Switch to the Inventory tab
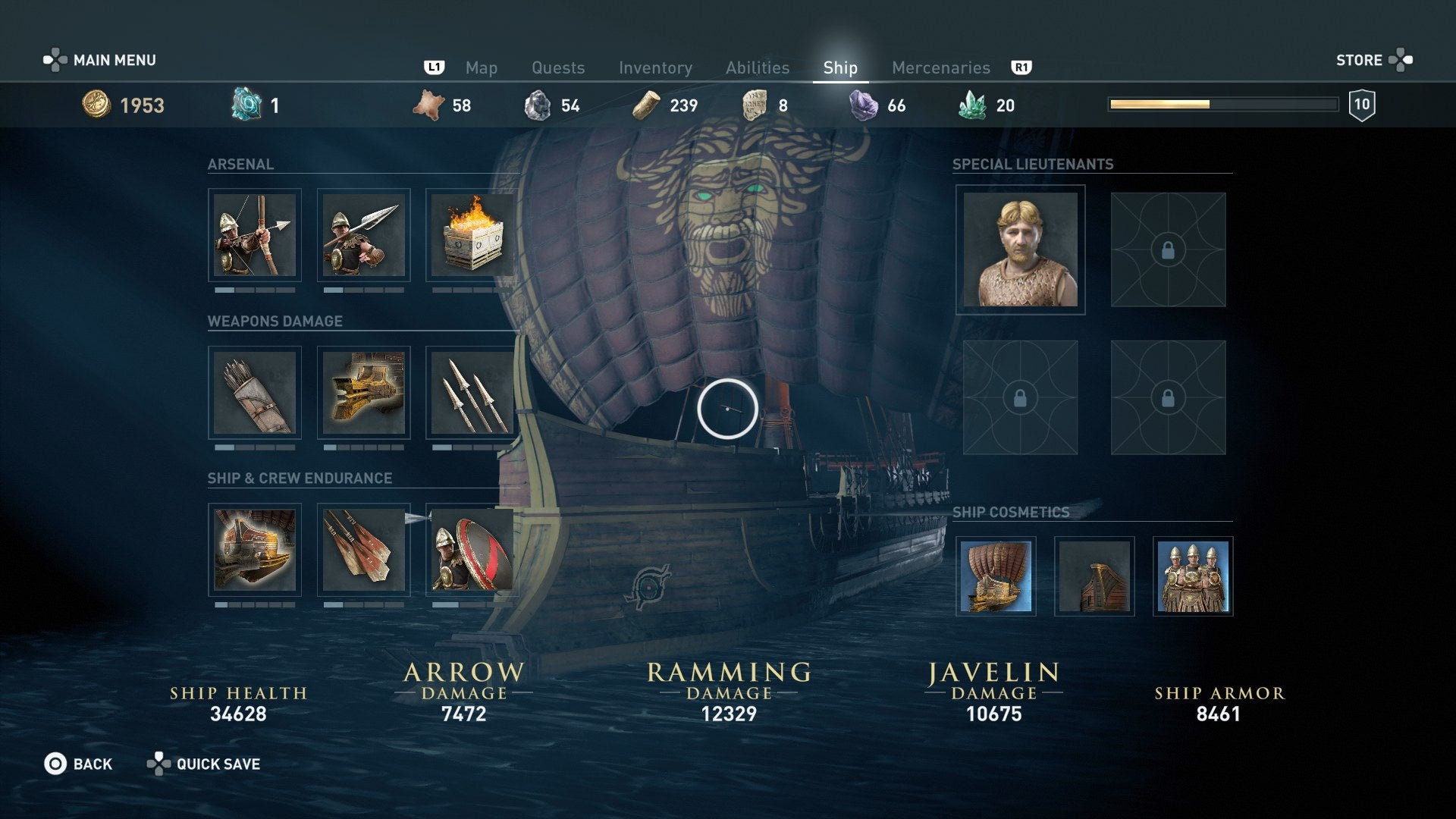Viewport: 1456px width, 819px height. [657, 67]
